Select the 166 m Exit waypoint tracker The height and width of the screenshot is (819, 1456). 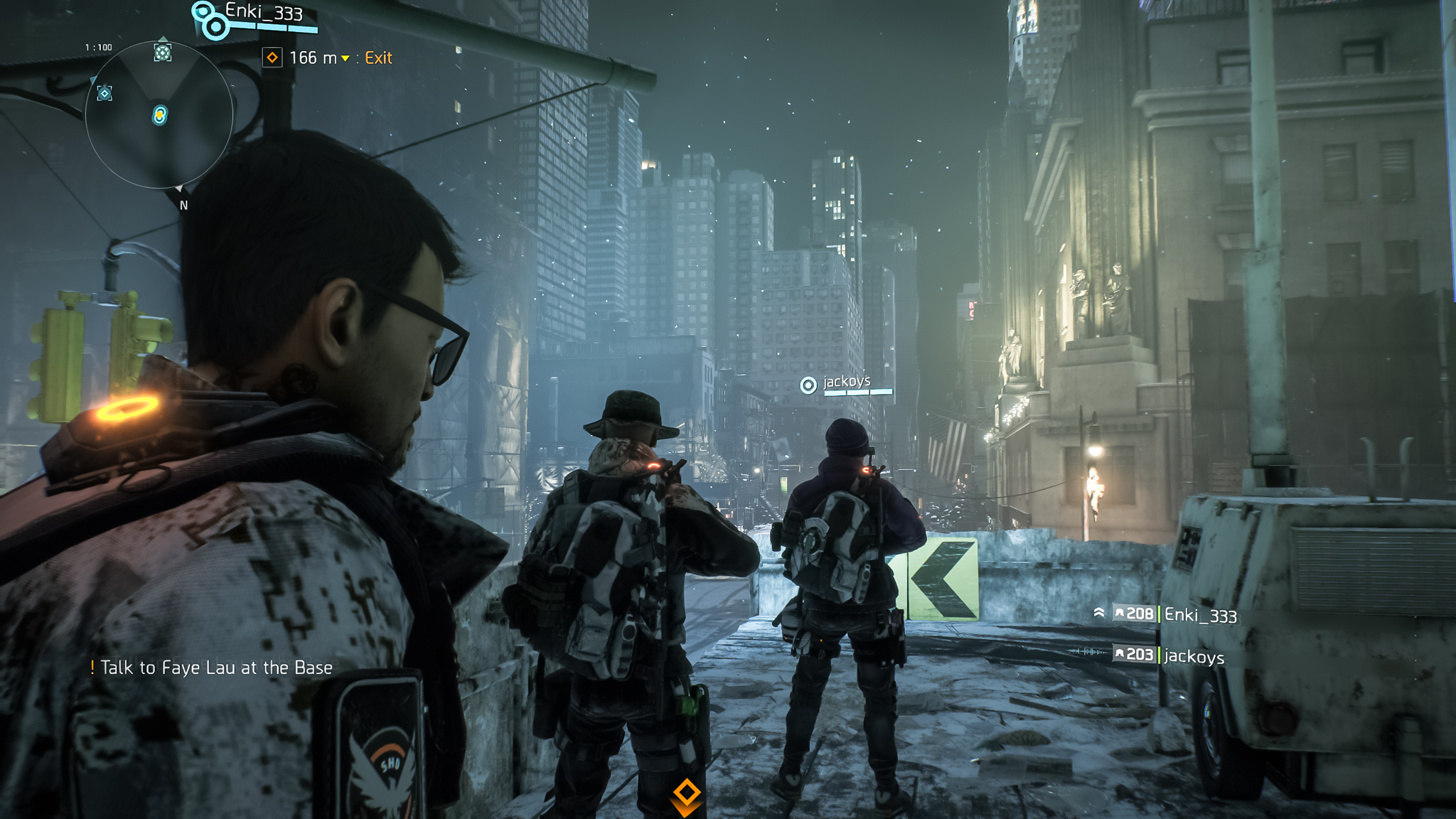(x=328, y=58)
